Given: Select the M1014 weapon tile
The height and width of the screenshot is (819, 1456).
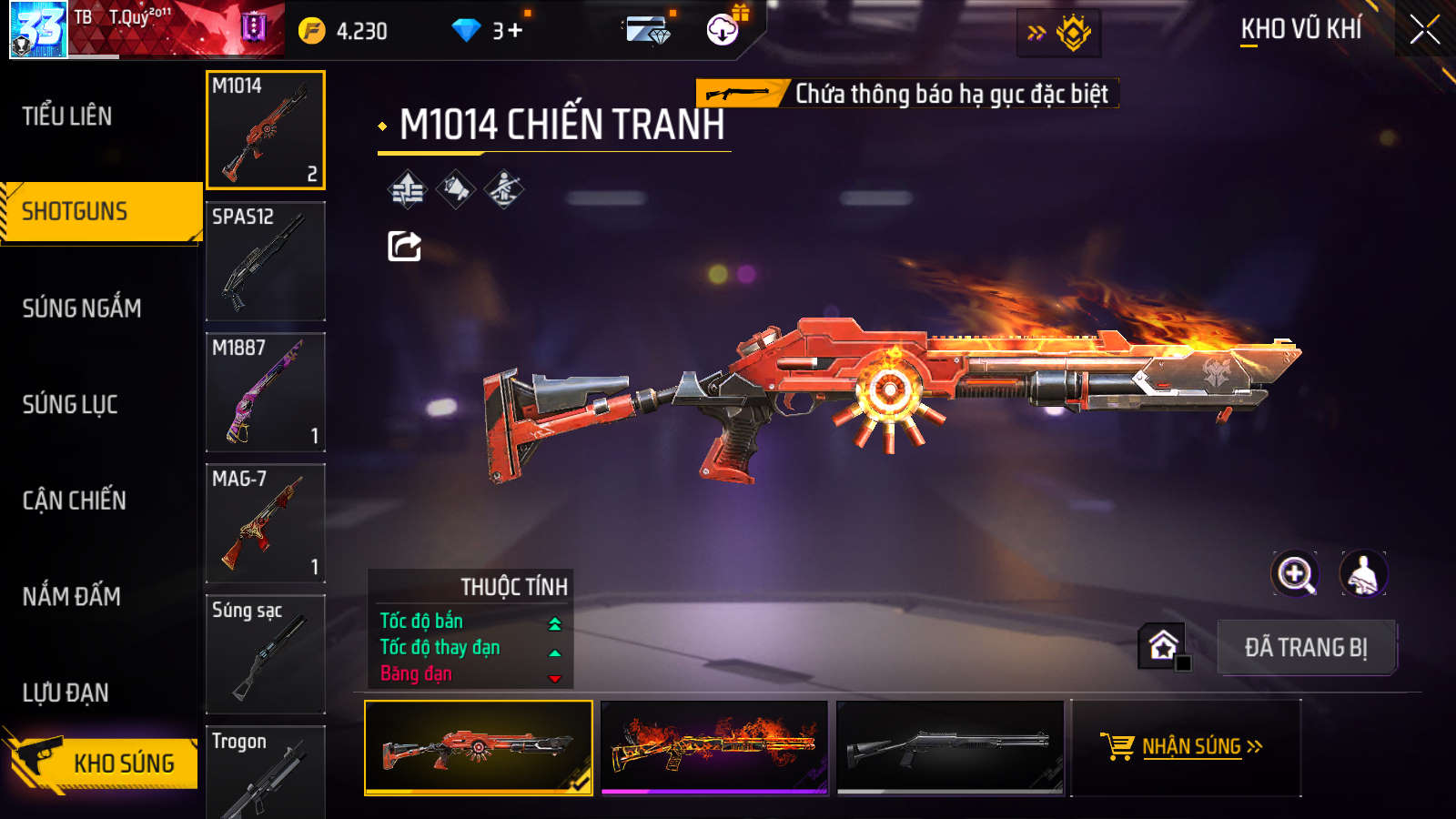Looking at the screenshot, I should point(265,130).
